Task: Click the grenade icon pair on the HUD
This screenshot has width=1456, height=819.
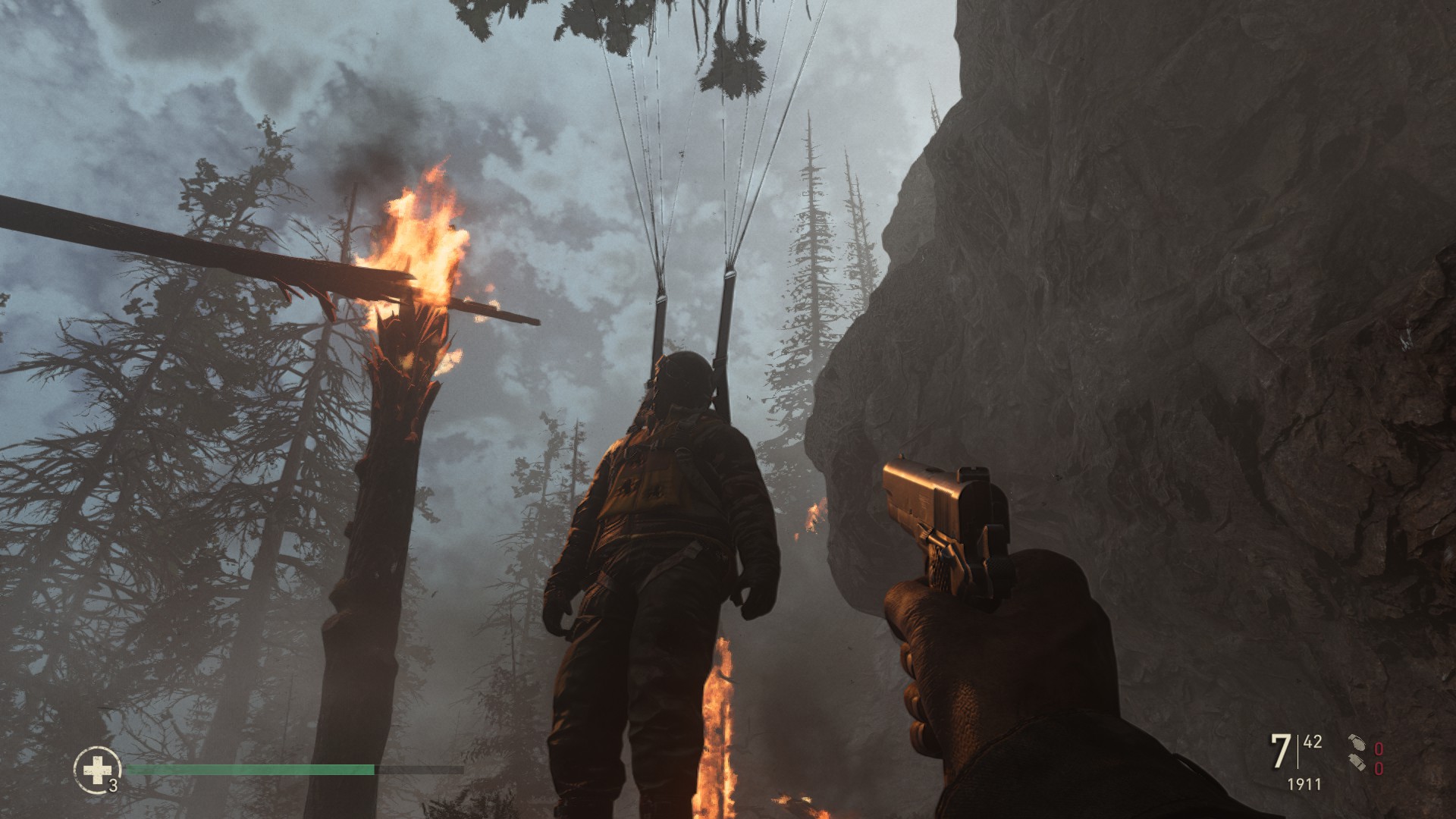Action: 1357,753
